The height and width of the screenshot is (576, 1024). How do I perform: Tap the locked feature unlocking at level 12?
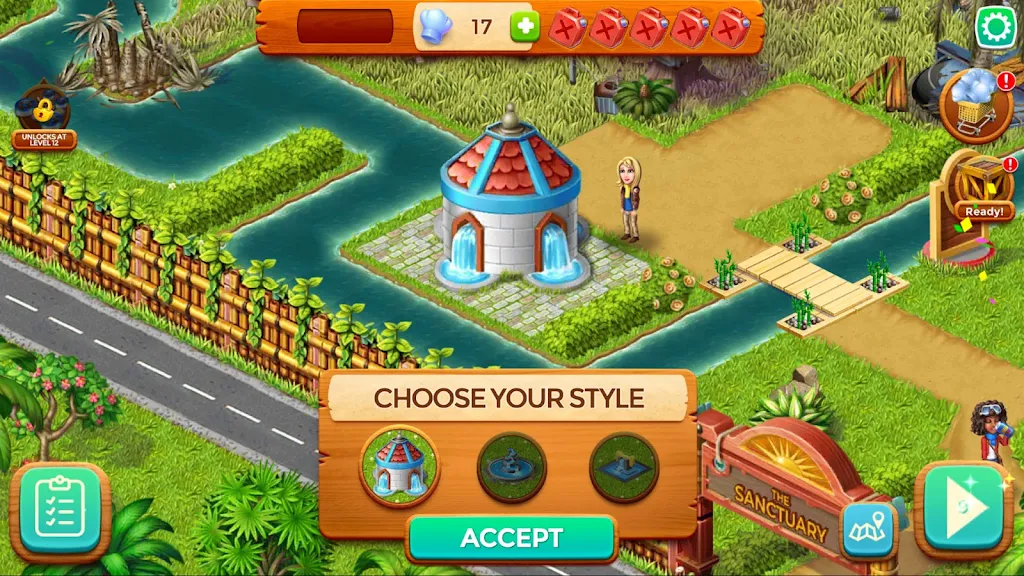[x=42, y=115]
